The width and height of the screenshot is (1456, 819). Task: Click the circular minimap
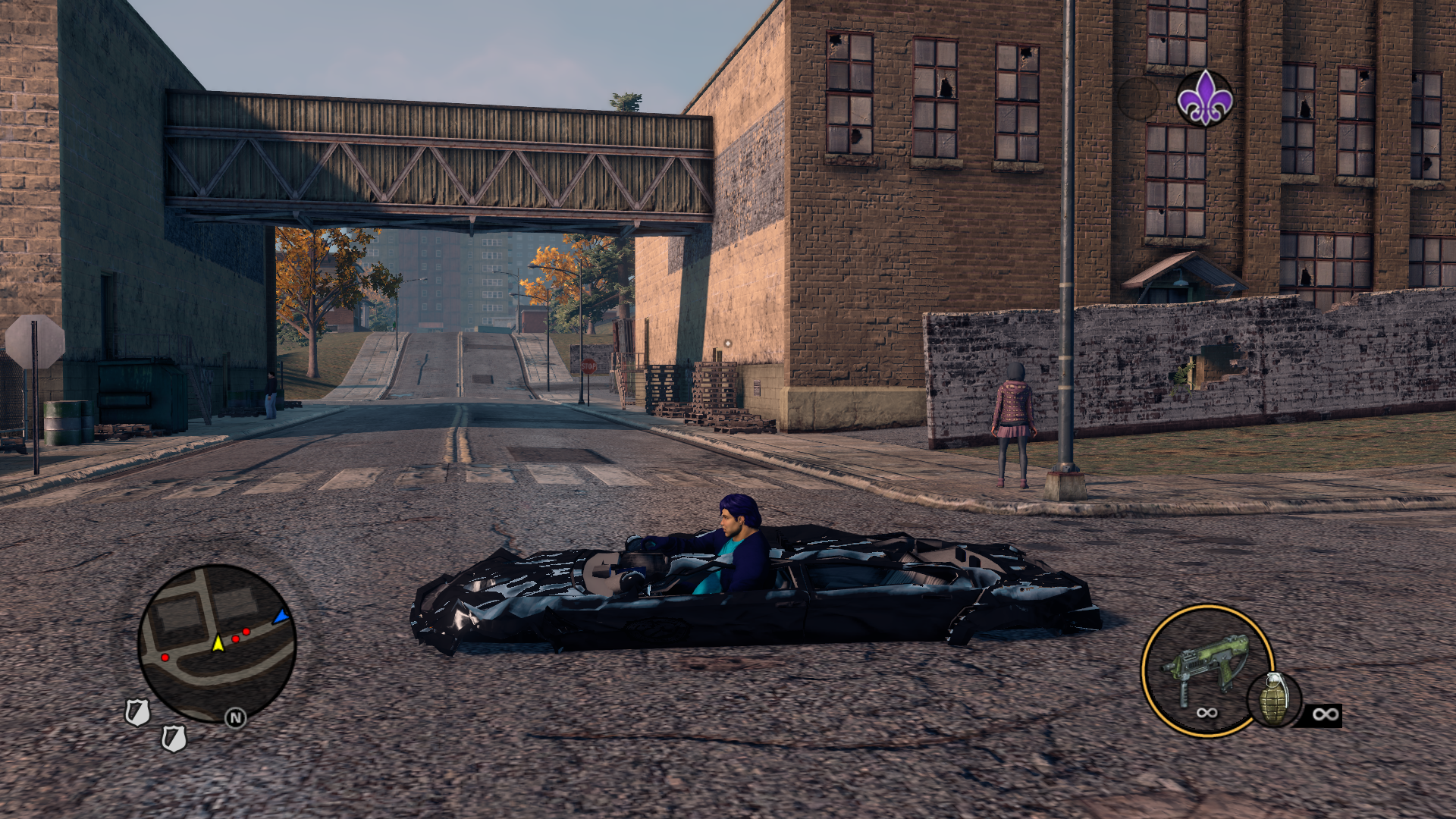coord(217,643)
